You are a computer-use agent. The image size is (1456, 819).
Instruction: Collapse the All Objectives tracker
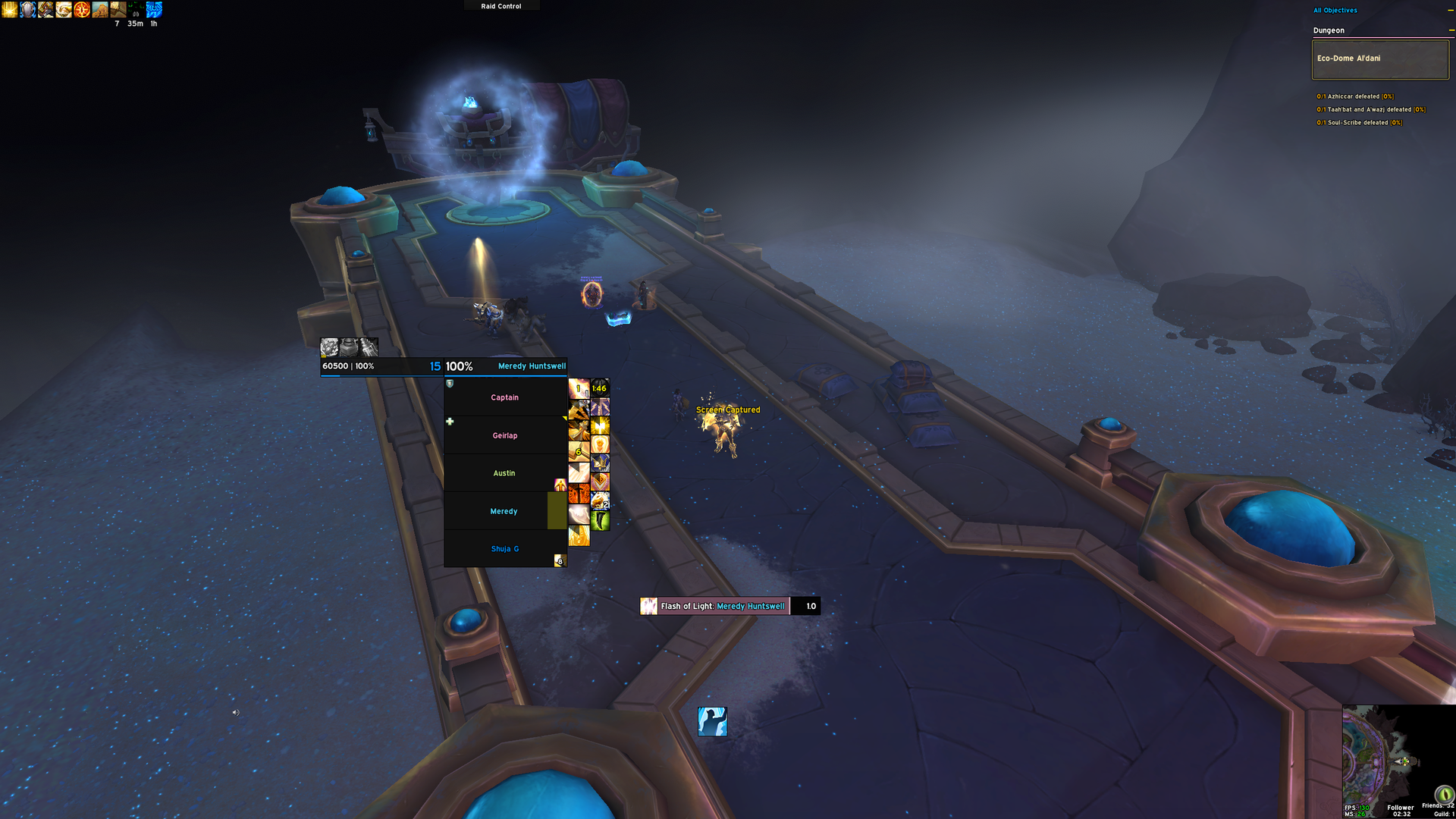tap(1451, 11)
